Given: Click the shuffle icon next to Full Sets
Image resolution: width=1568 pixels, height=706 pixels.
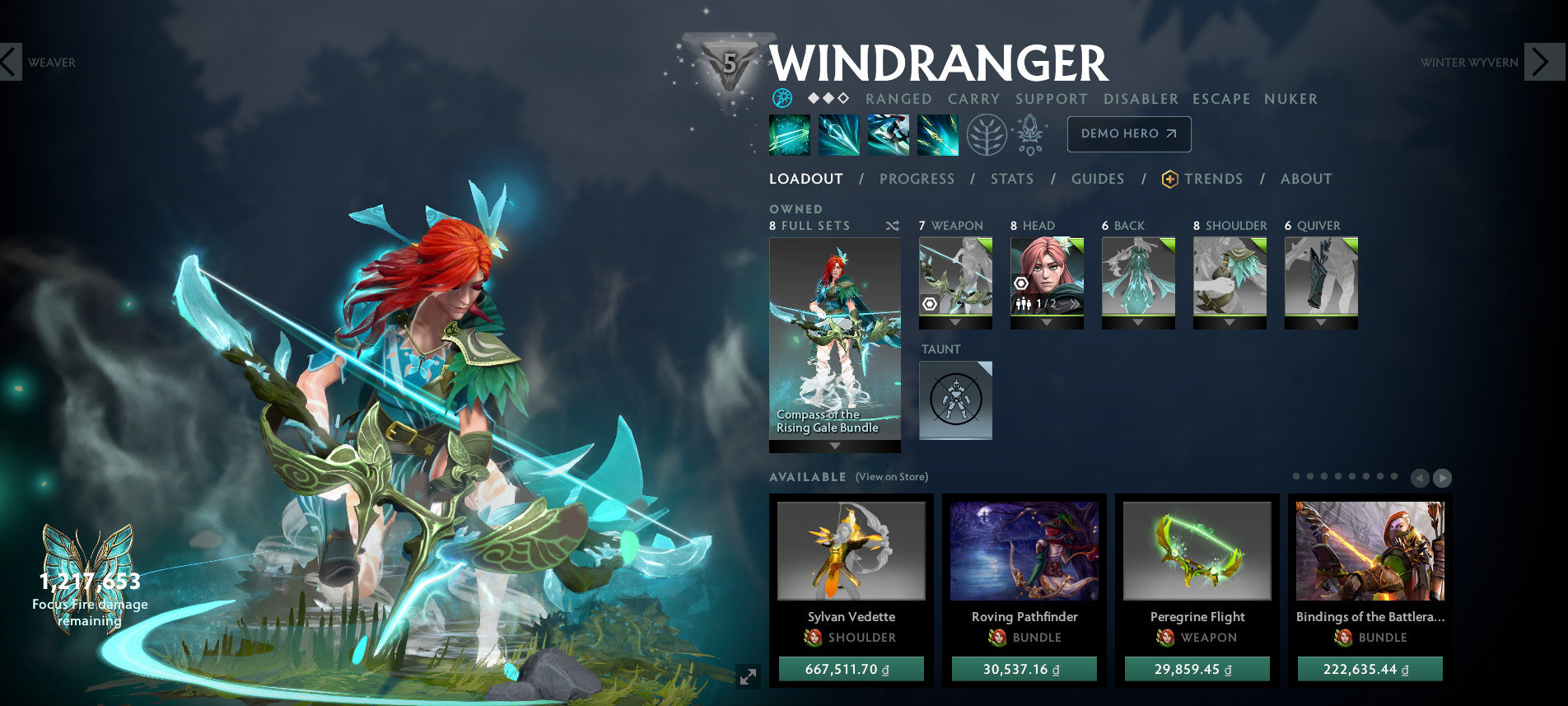Looking at the screenshot, I should 892,225.
